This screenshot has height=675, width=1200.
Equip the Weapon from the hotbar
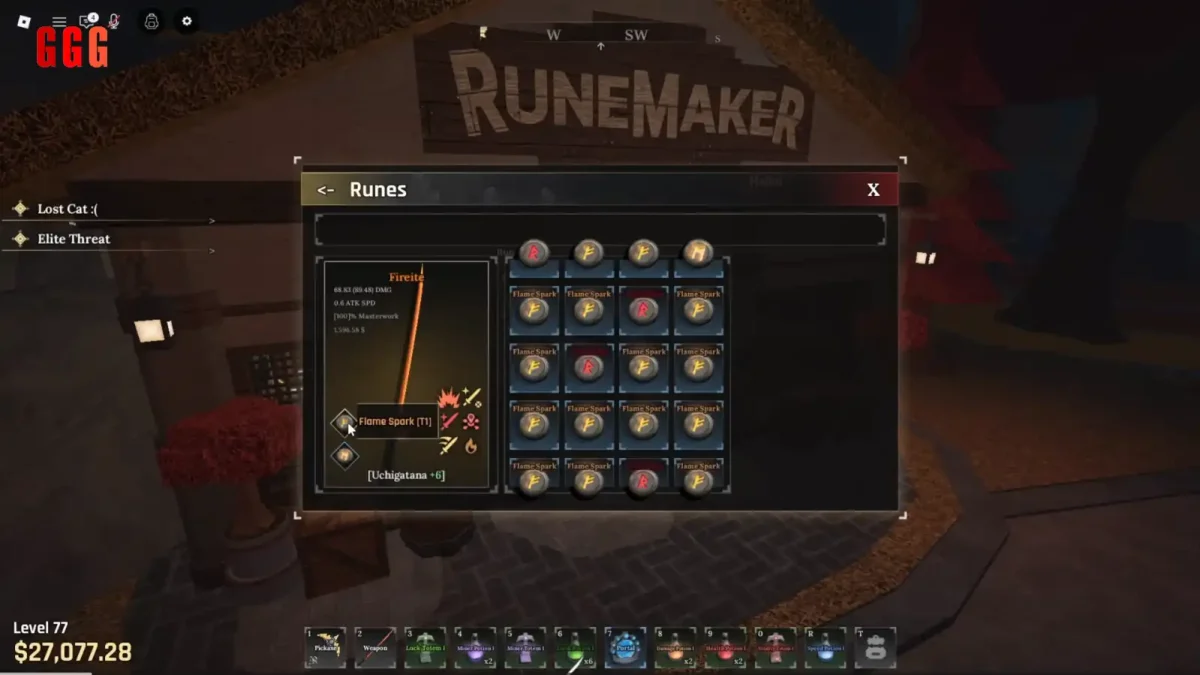tap(375, 647)
